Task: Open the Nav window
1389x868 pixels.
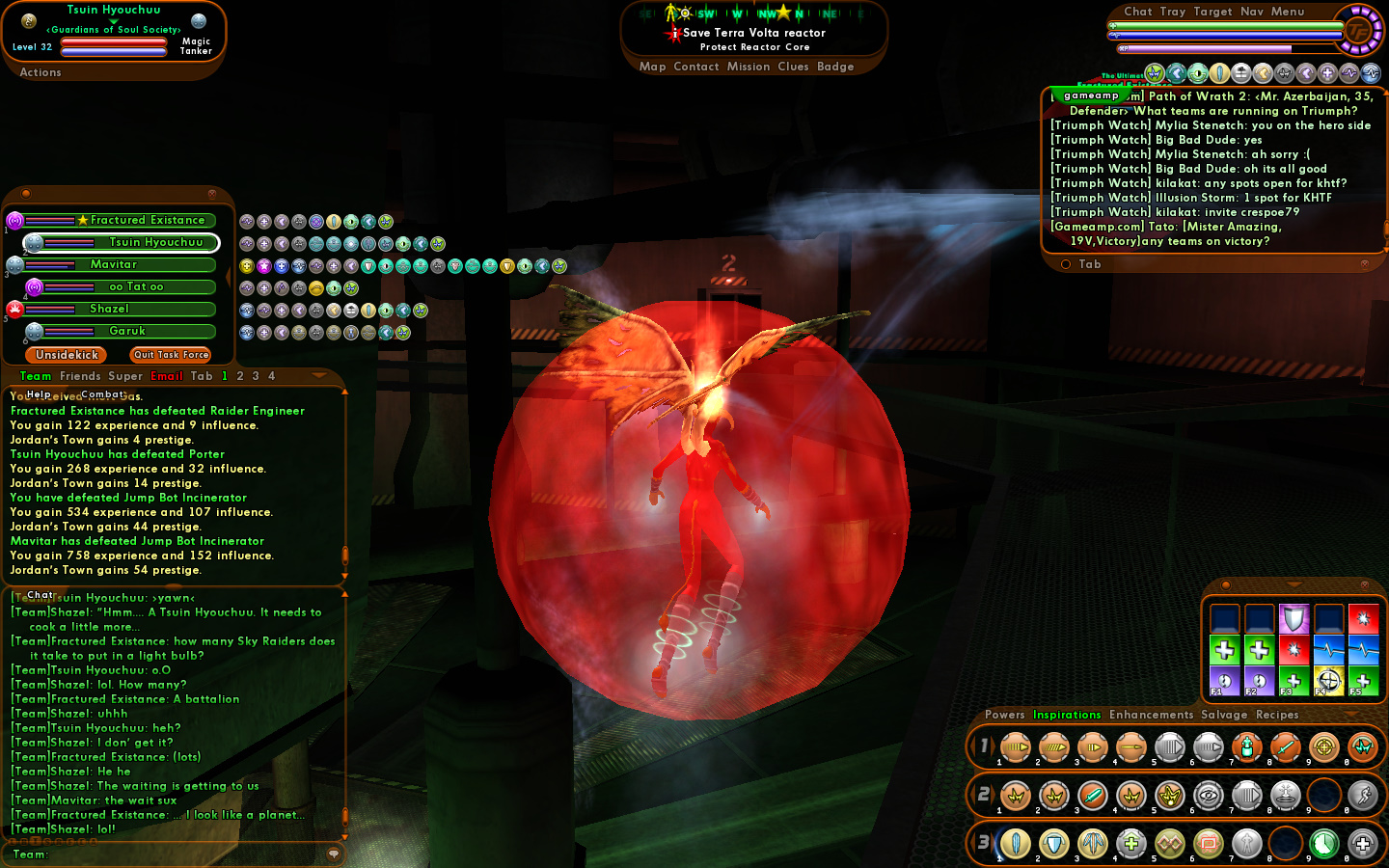Action: (1252, 12)
